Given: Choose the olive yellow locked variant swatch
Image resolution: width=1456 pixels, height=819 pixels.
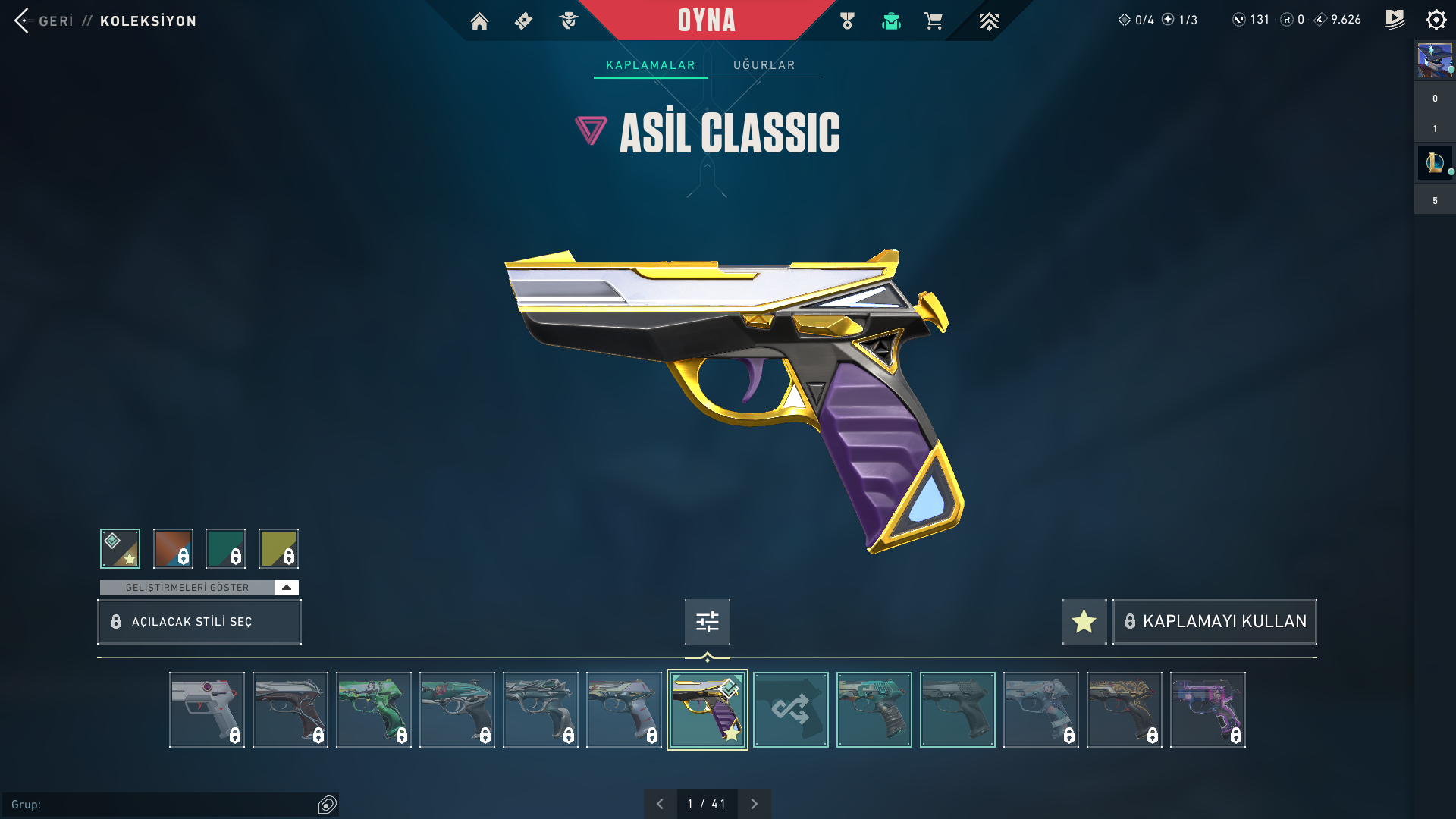Looking at the screenshot, I should tap(278, 548).
